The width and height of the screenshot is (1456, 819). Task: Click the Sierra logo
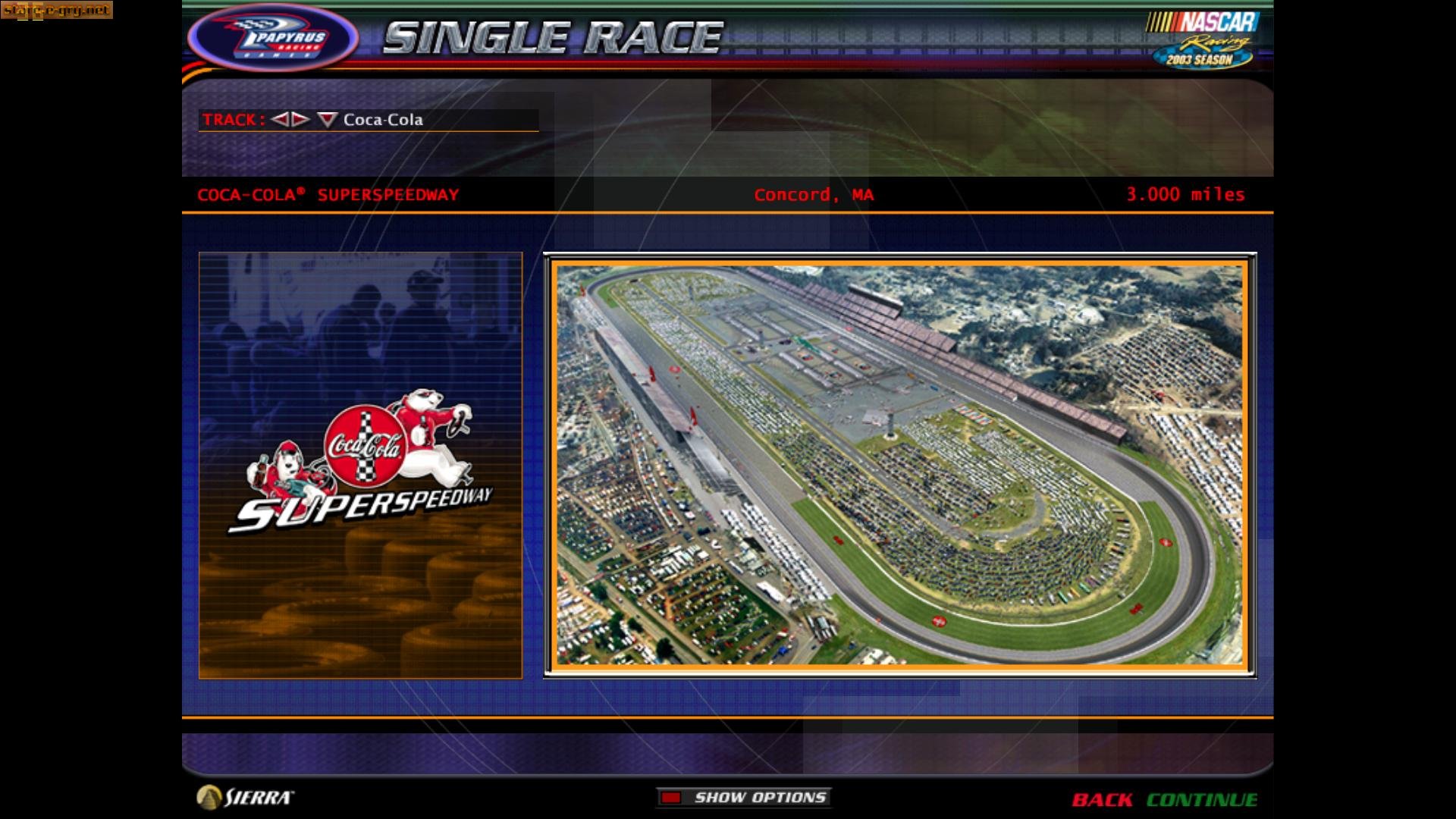coord(244,797)
